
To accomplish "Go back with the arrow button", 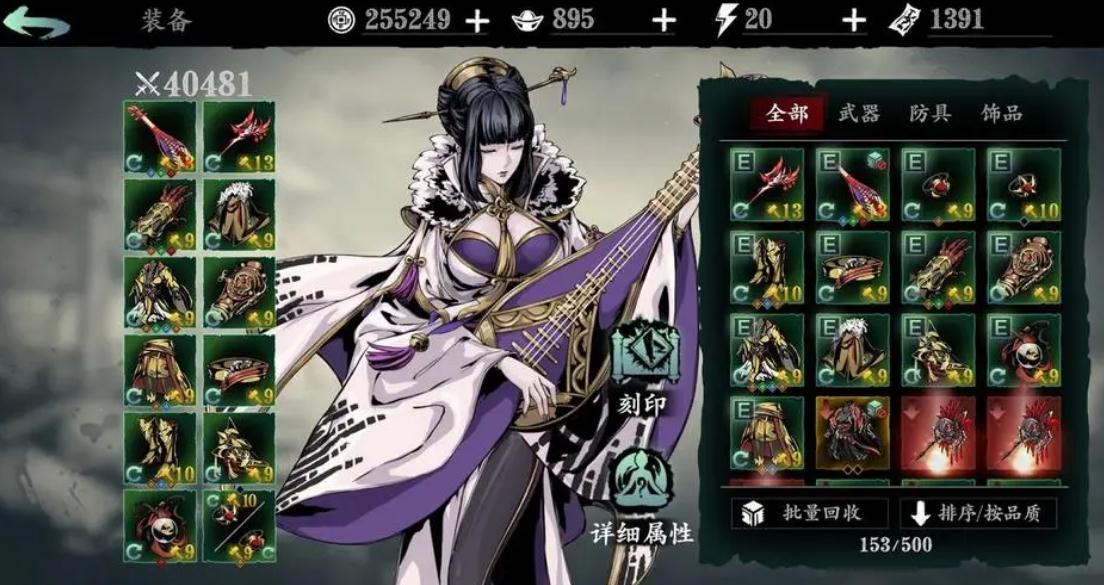I will click(36, 21).
